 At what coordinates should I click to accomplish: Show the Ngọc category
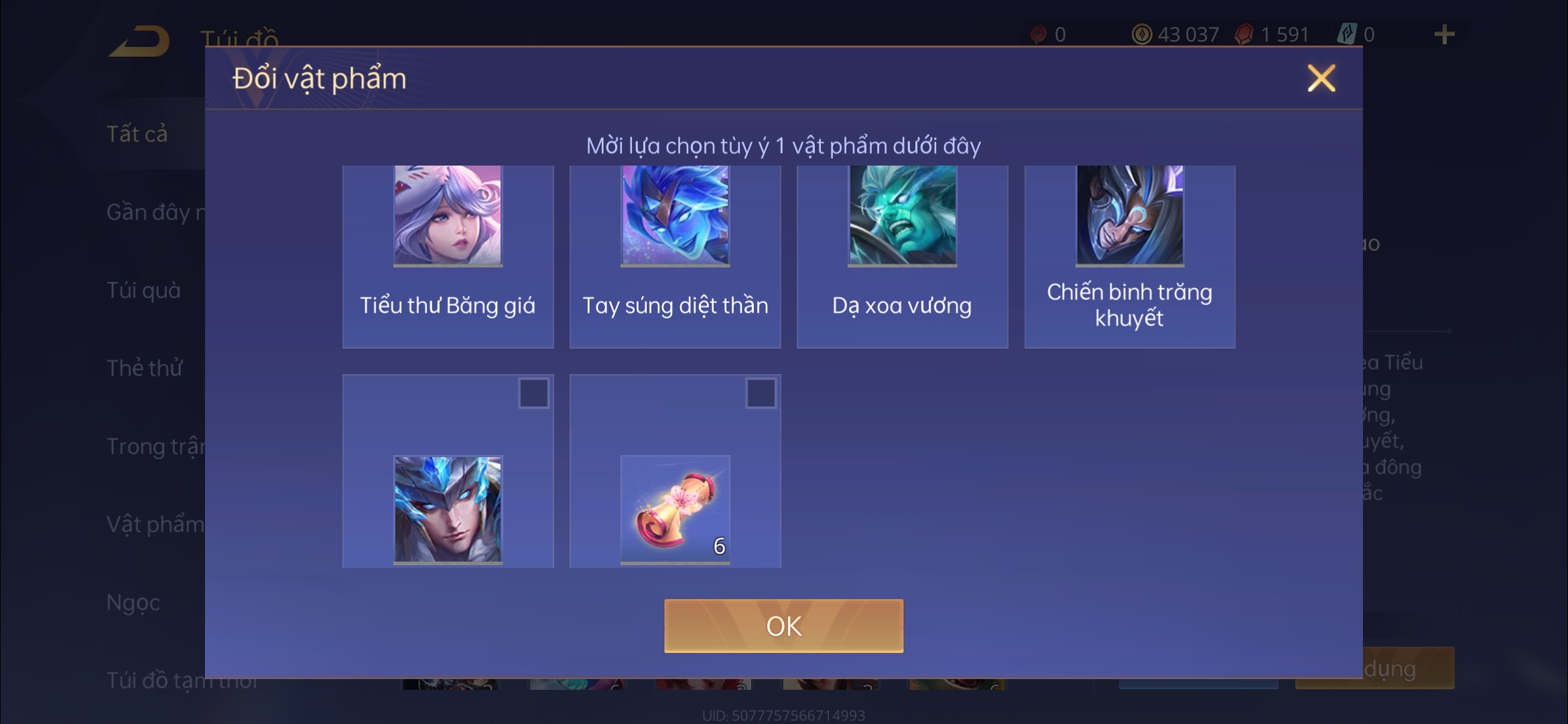tap(133, 602)
